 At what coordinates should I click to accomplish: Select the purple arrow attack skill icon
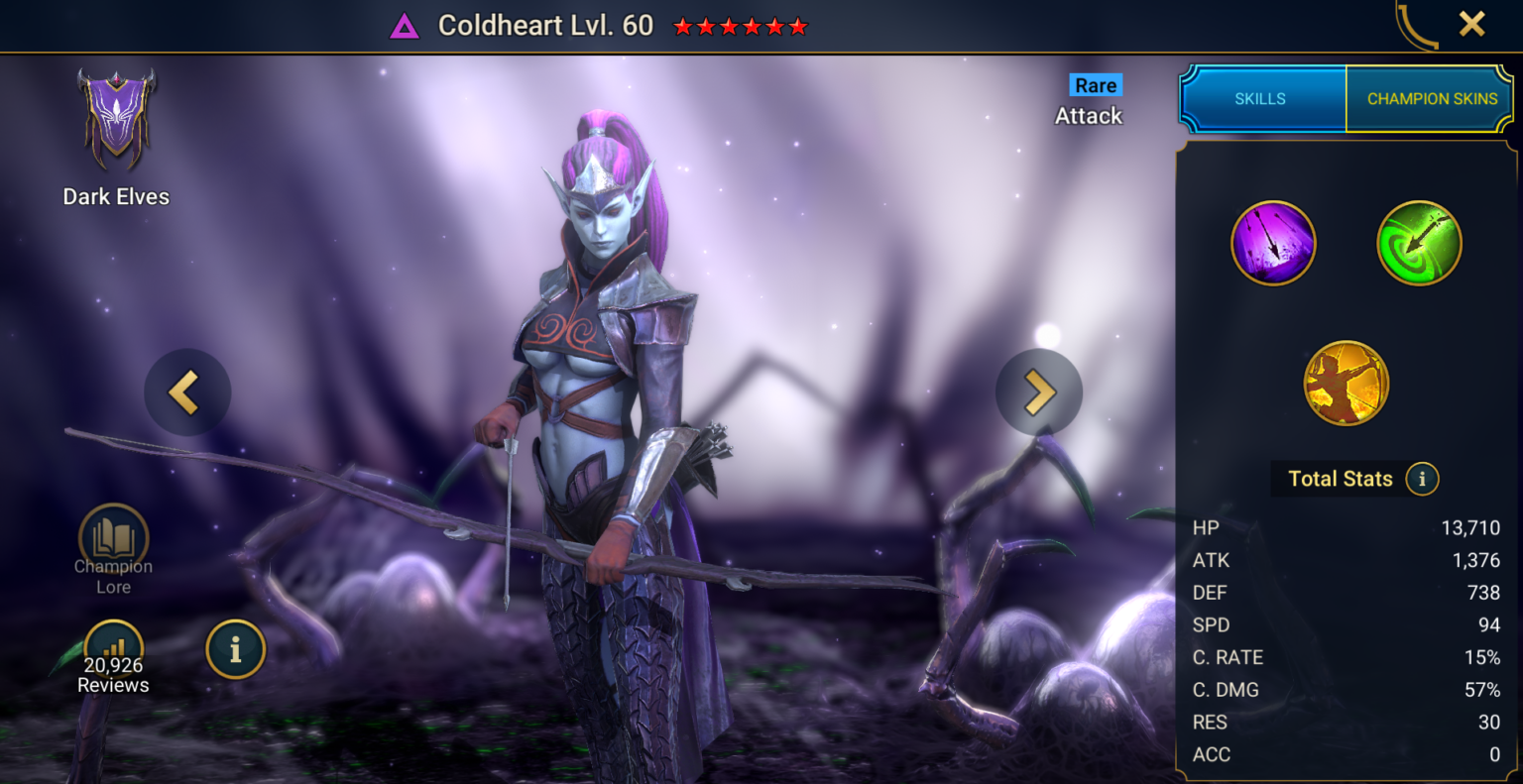[x=1273, y=242]
